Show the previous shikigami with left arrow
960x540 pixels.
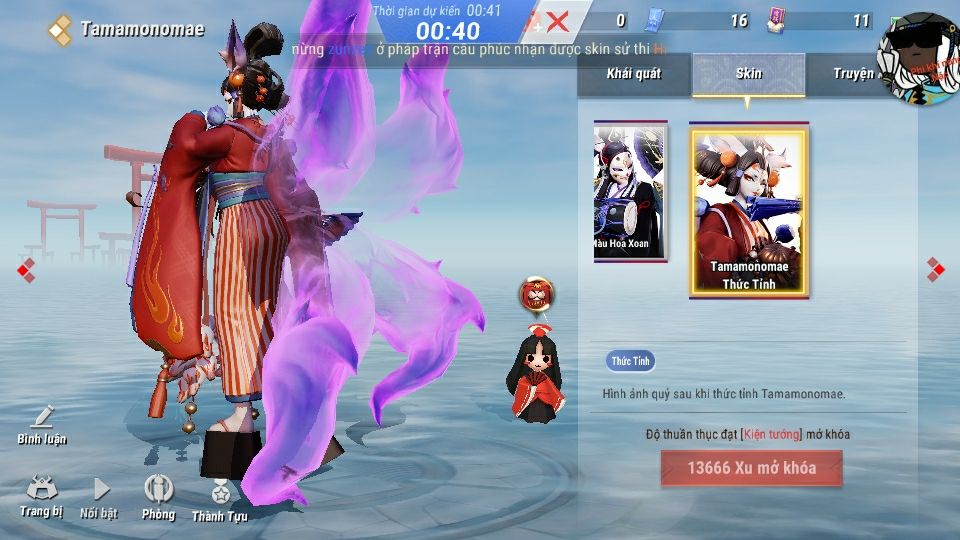(26, 268)
